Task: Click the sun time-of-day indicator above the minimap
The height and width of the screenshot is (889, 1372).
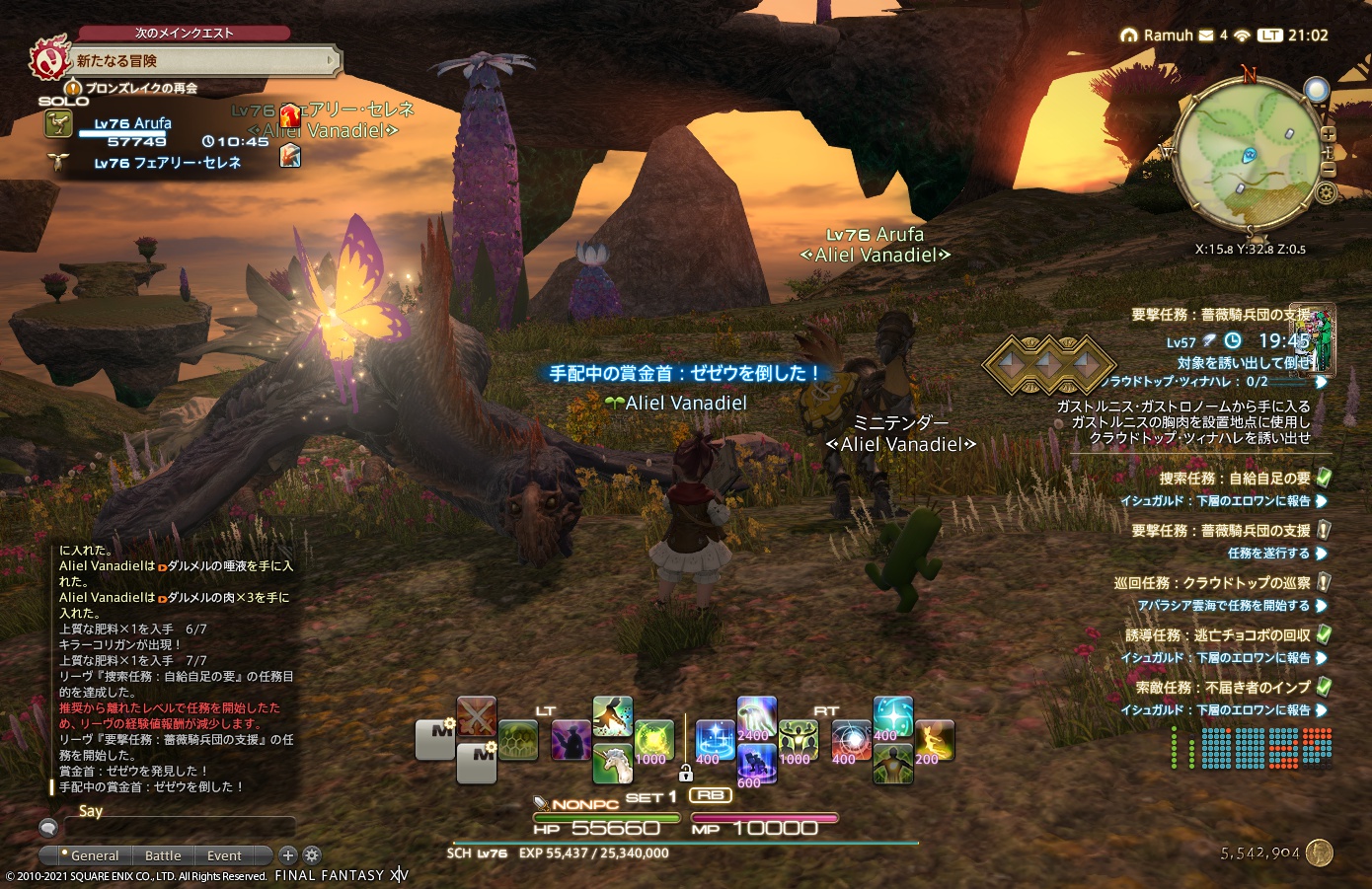Action: [1317, 89]
